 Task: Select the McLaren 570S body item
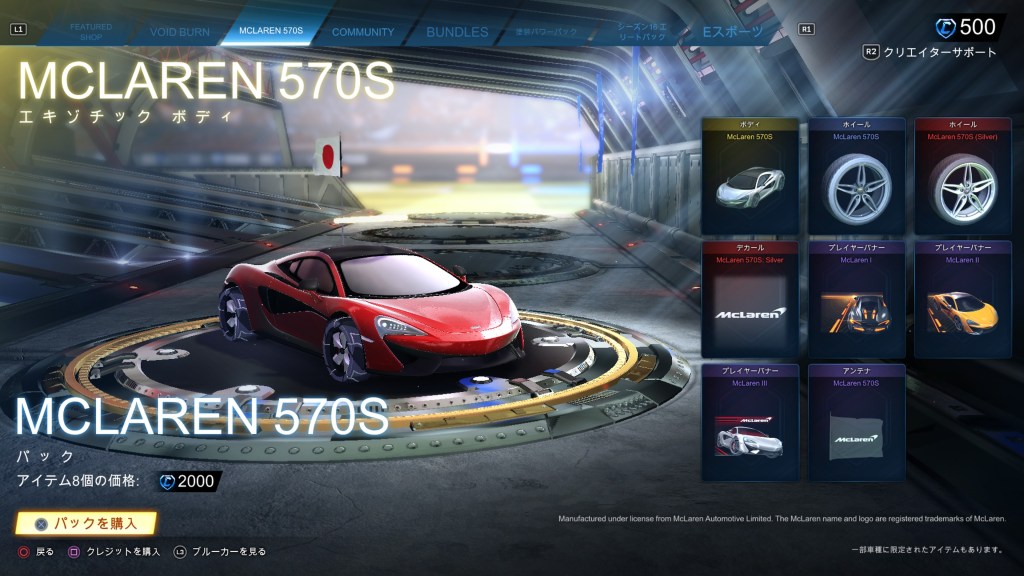point(750,176)
